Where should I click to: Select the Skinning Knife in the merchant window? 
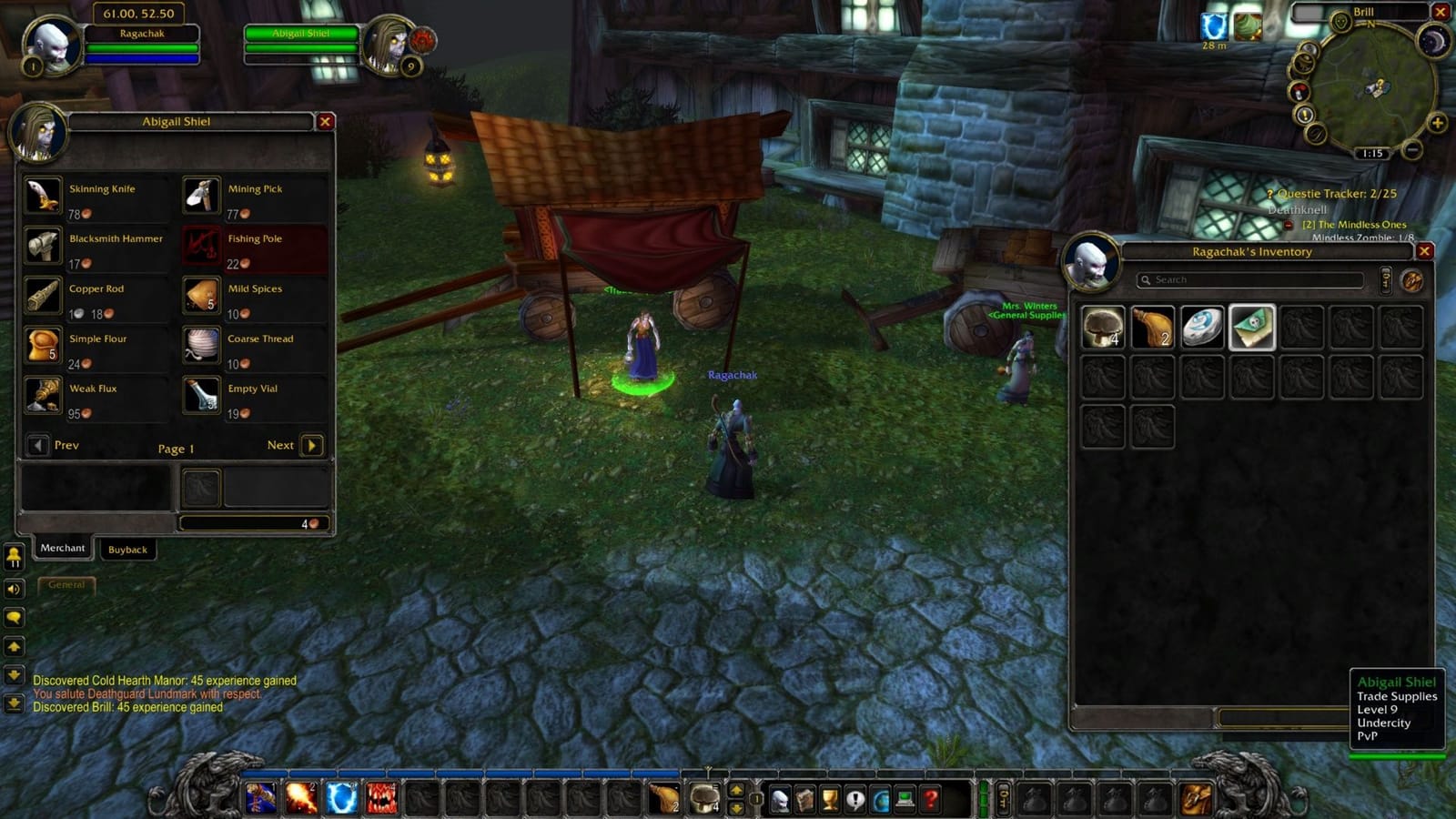pos(43,195)
